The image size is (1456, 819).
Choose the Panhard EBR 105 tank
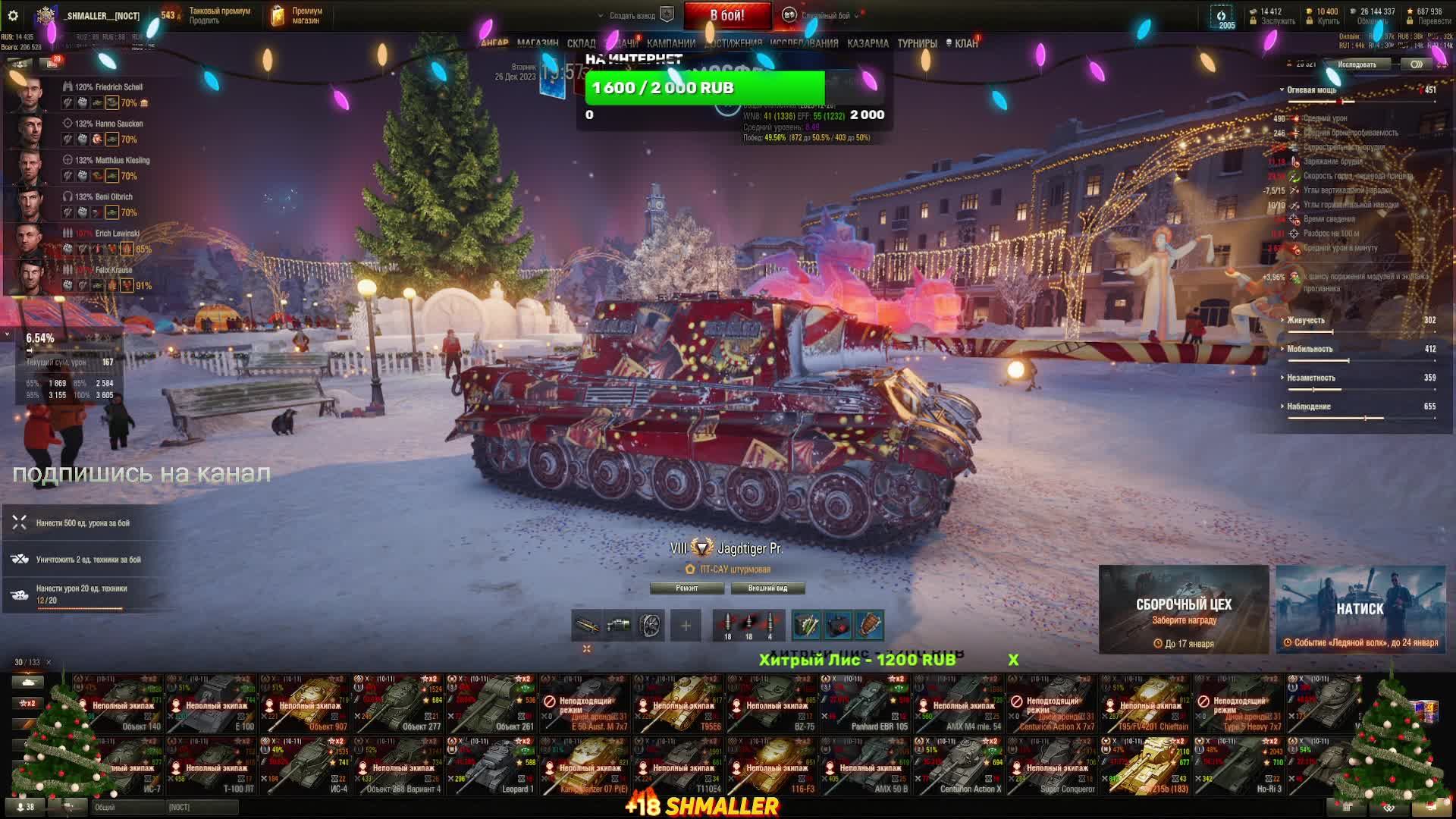click(x=866, y=704)
